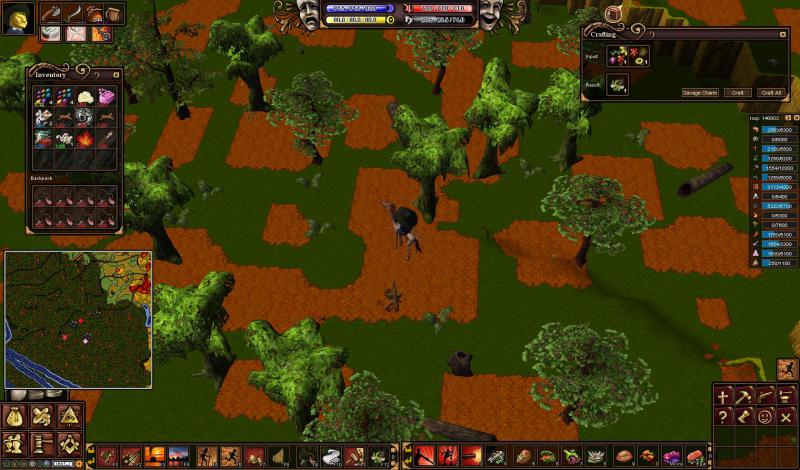Activate the sunset landscape hotbar skill

pyautogui.click(x=155, y=457)
